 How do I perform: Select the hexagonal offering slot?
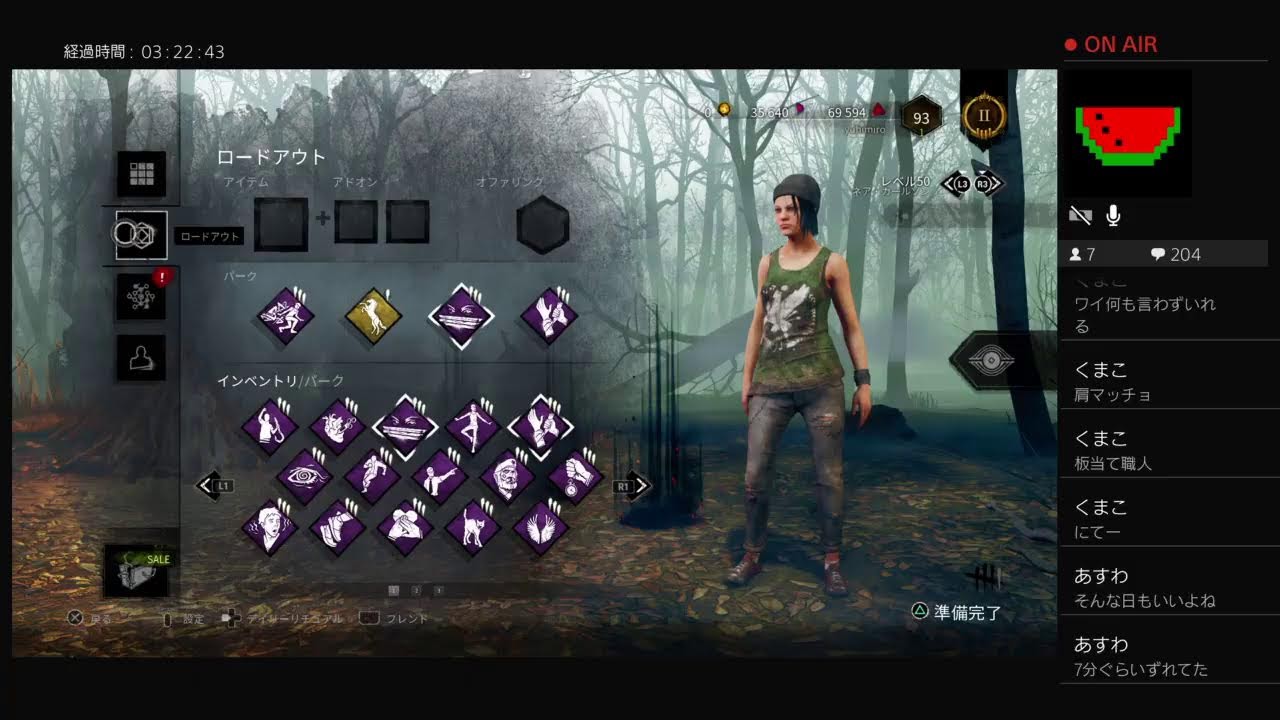point(543,224)
